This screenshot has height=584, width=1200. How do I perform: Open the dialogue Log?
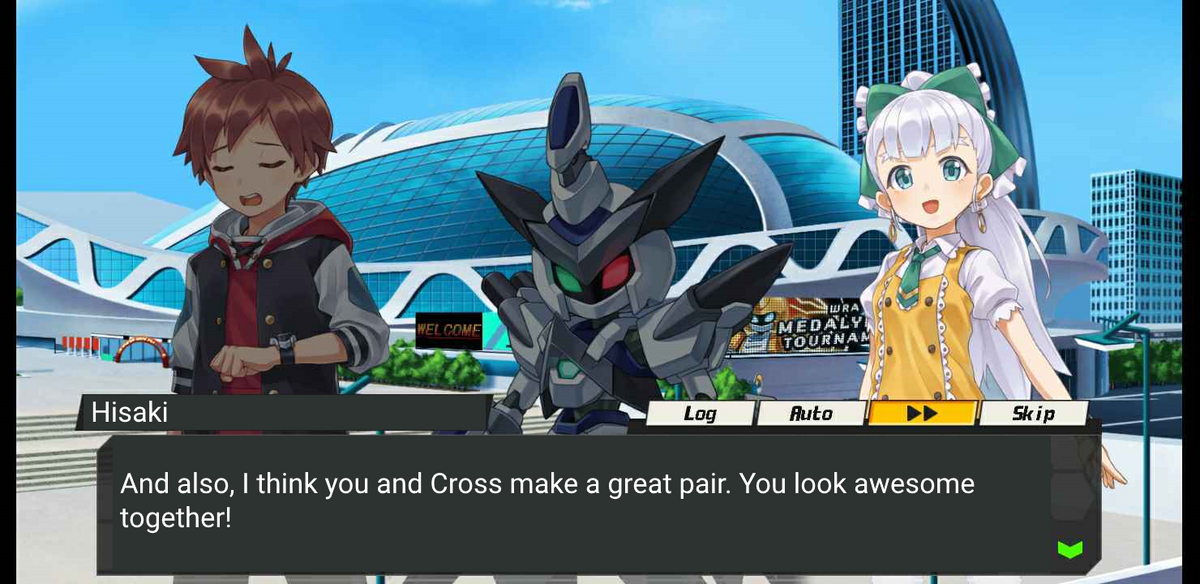tap(699, 413)
